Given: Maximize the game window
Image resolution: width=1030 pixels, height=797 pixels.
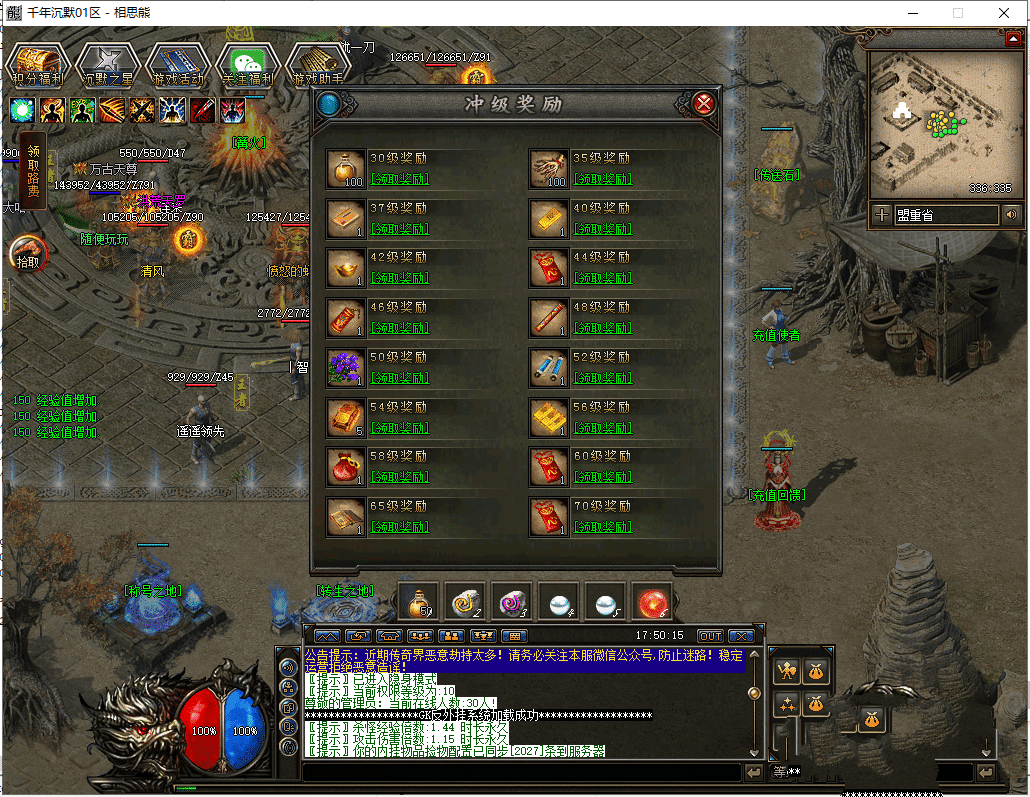Looking at the screenshot, I should click(x=957, y=13).
